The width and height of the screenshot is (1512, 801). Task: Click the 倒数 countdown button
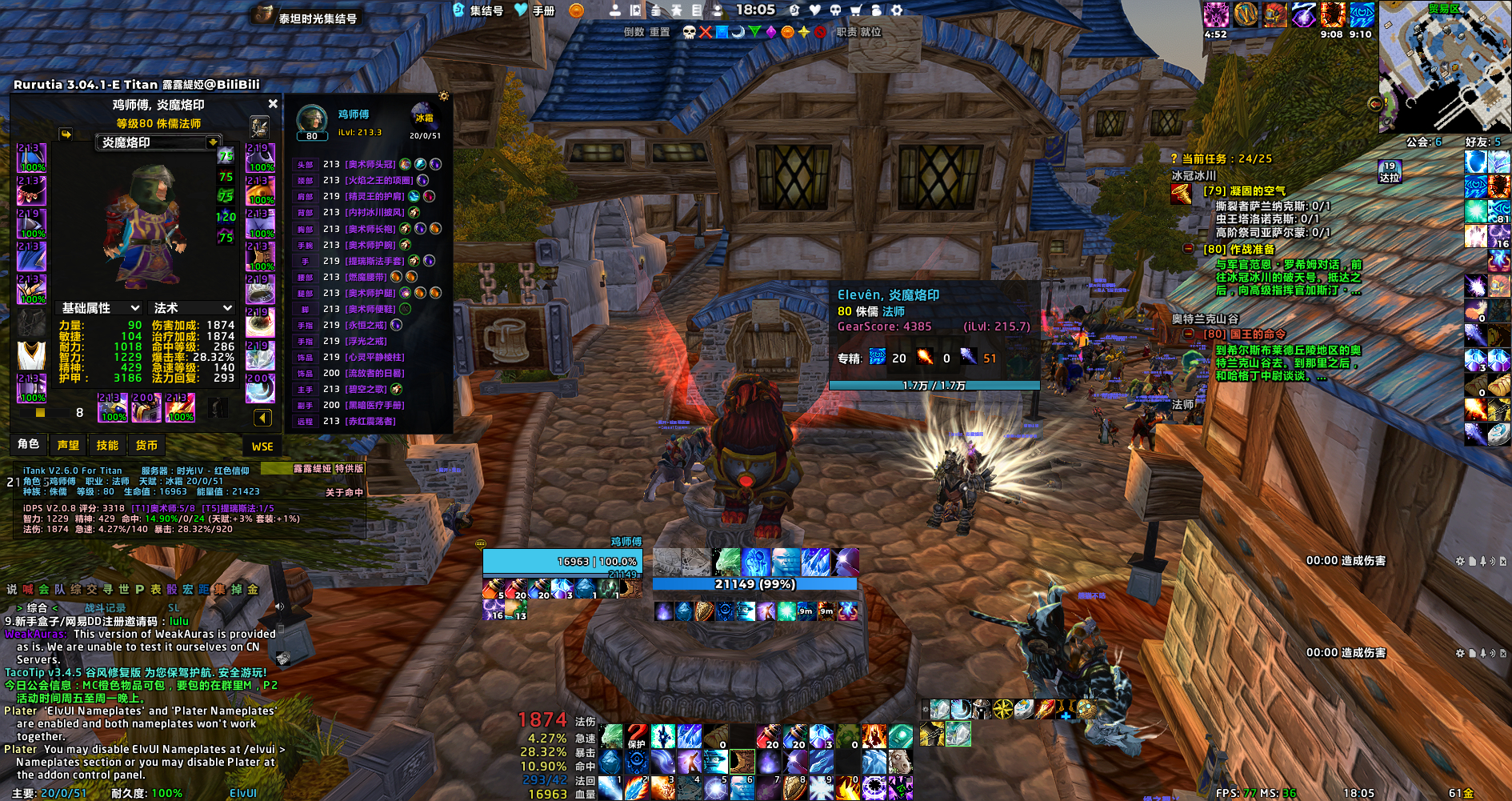tap(634, 32)
